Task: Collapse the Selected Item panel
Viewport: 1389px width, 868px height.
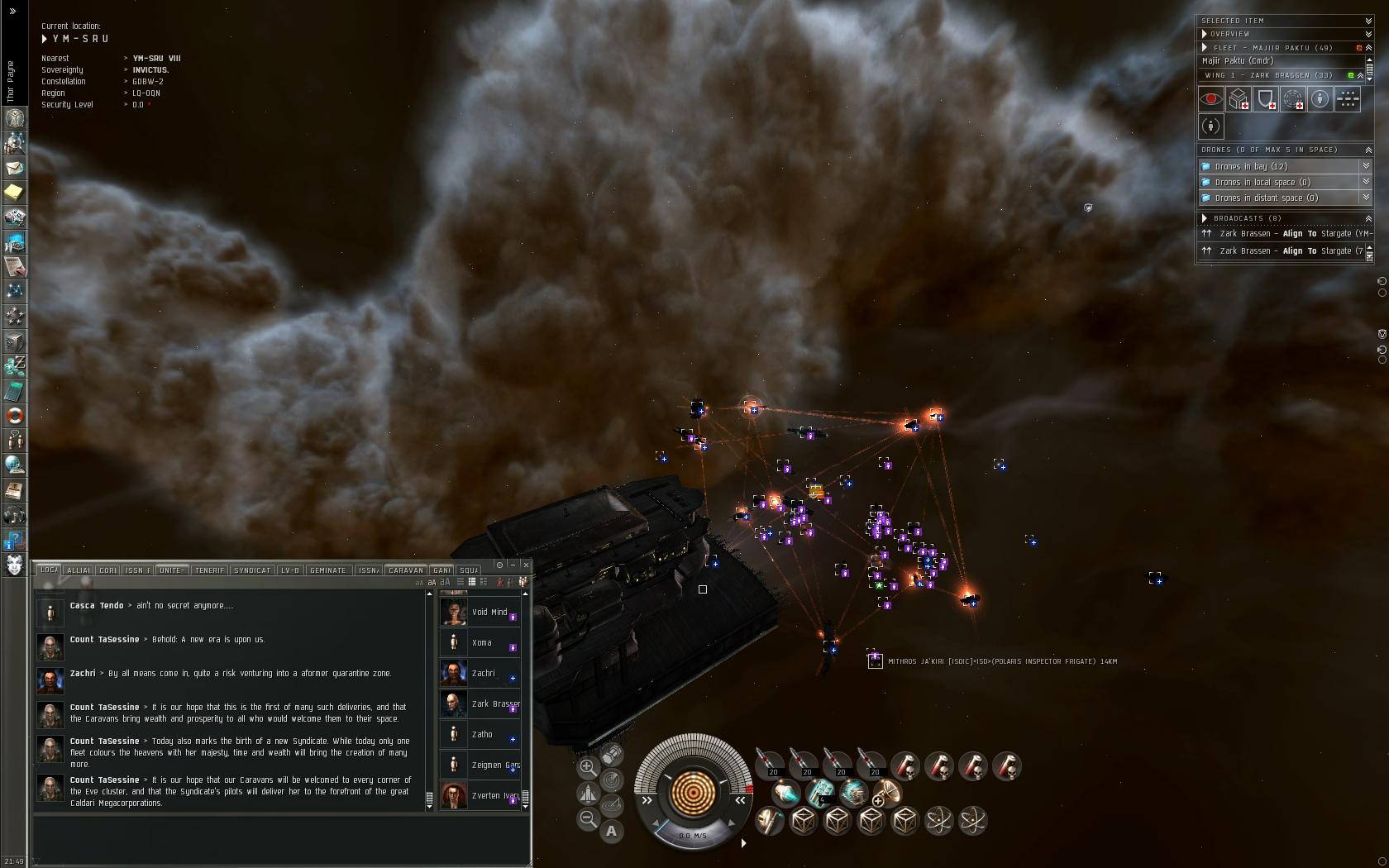Action: (1368, 21)
